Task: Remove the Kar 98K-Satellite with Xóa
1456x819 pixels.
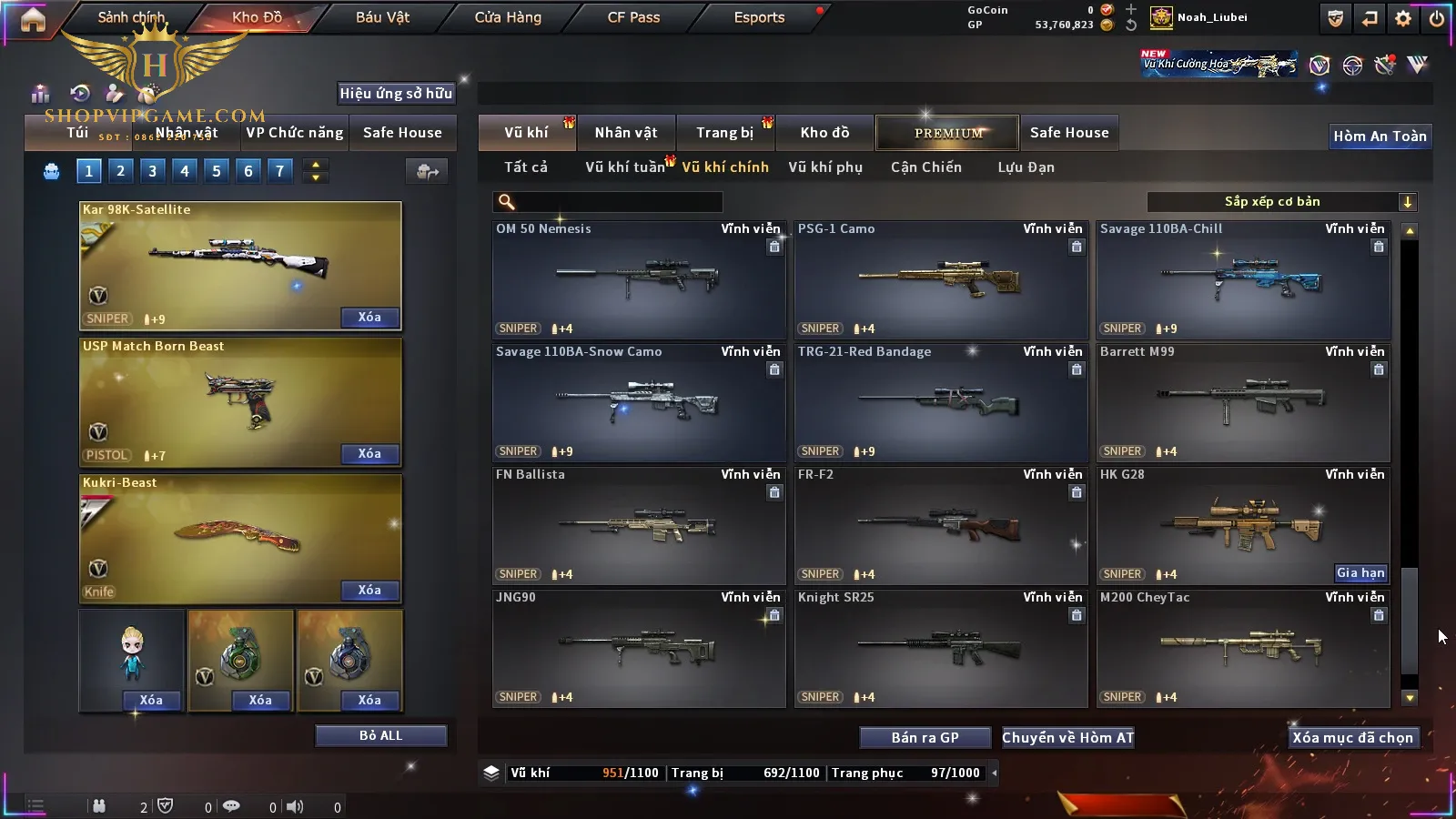Action: [369, 318]
